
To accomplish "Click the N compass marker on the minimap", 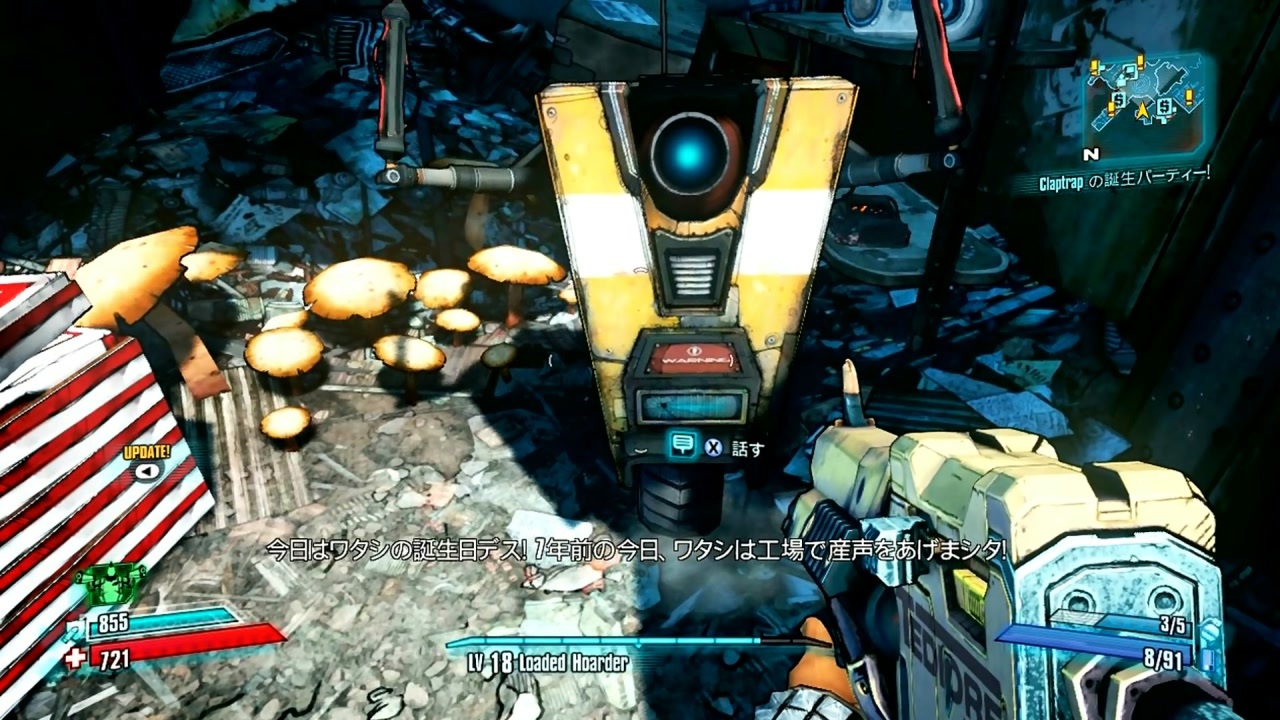I will (1093, 153).
